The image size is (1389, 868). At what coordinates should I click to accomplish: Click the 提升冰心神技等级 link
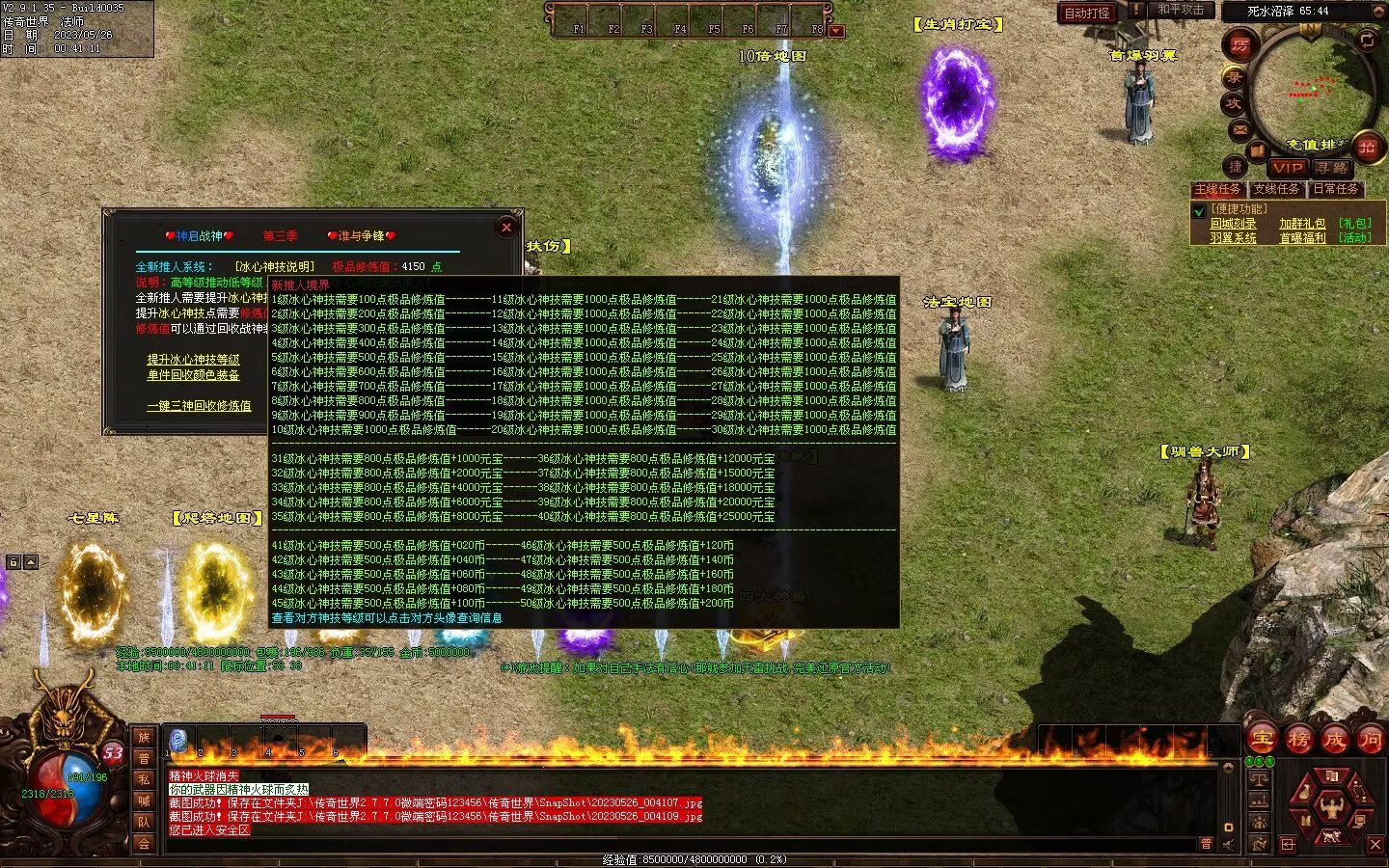(x=193, y=360)
